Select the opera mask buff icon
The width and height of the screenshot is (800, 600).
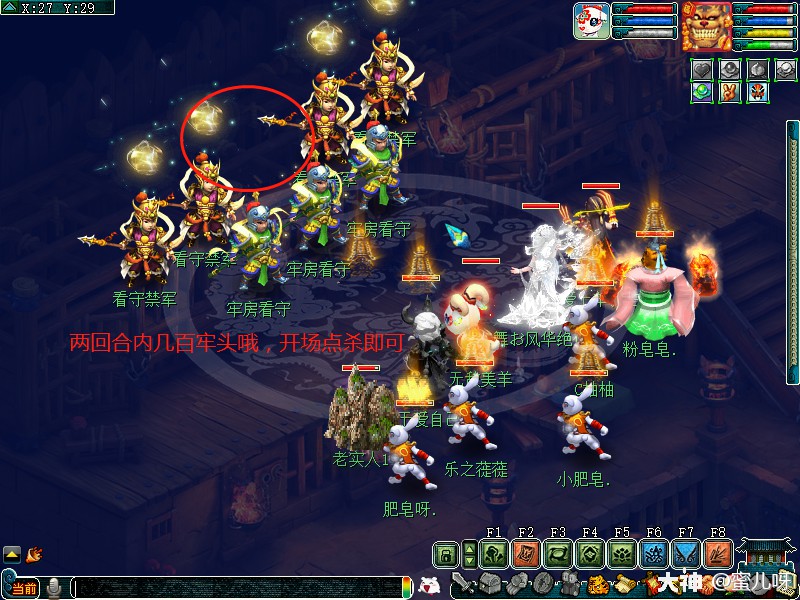(x=757, y=91)
